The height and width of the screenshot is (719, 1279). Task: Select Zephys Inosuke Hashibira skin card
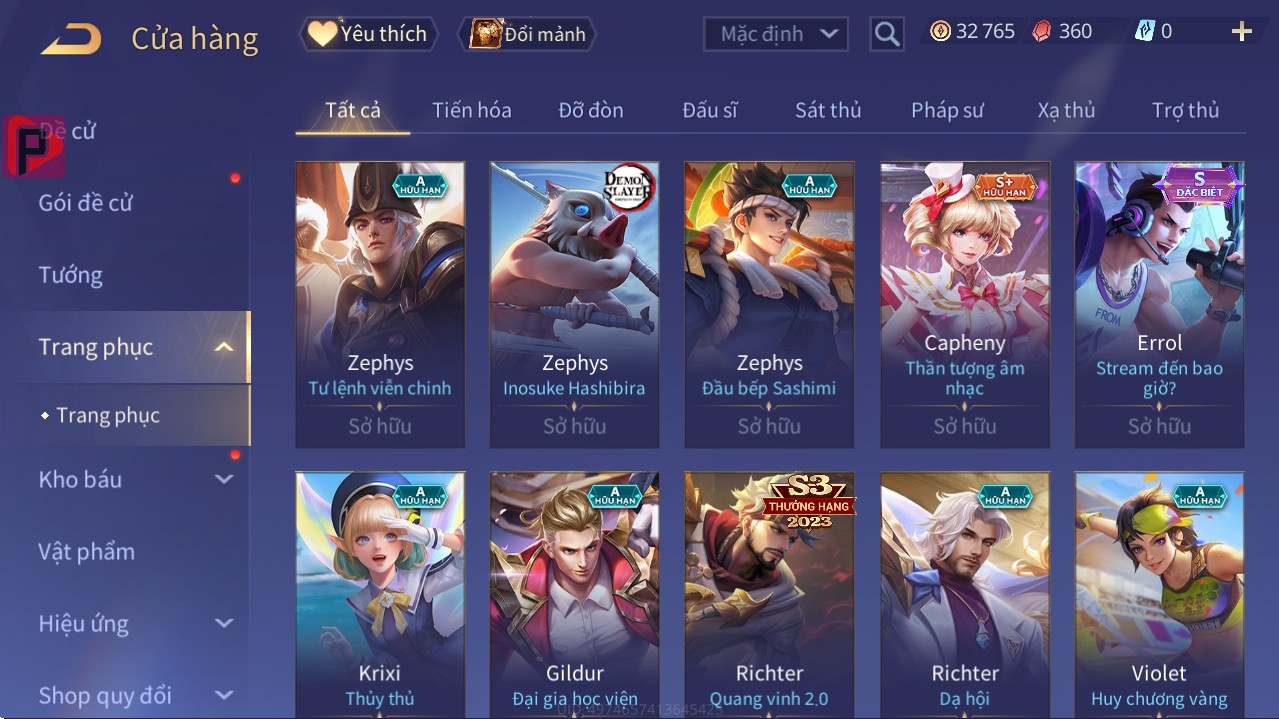click(574, 305)
